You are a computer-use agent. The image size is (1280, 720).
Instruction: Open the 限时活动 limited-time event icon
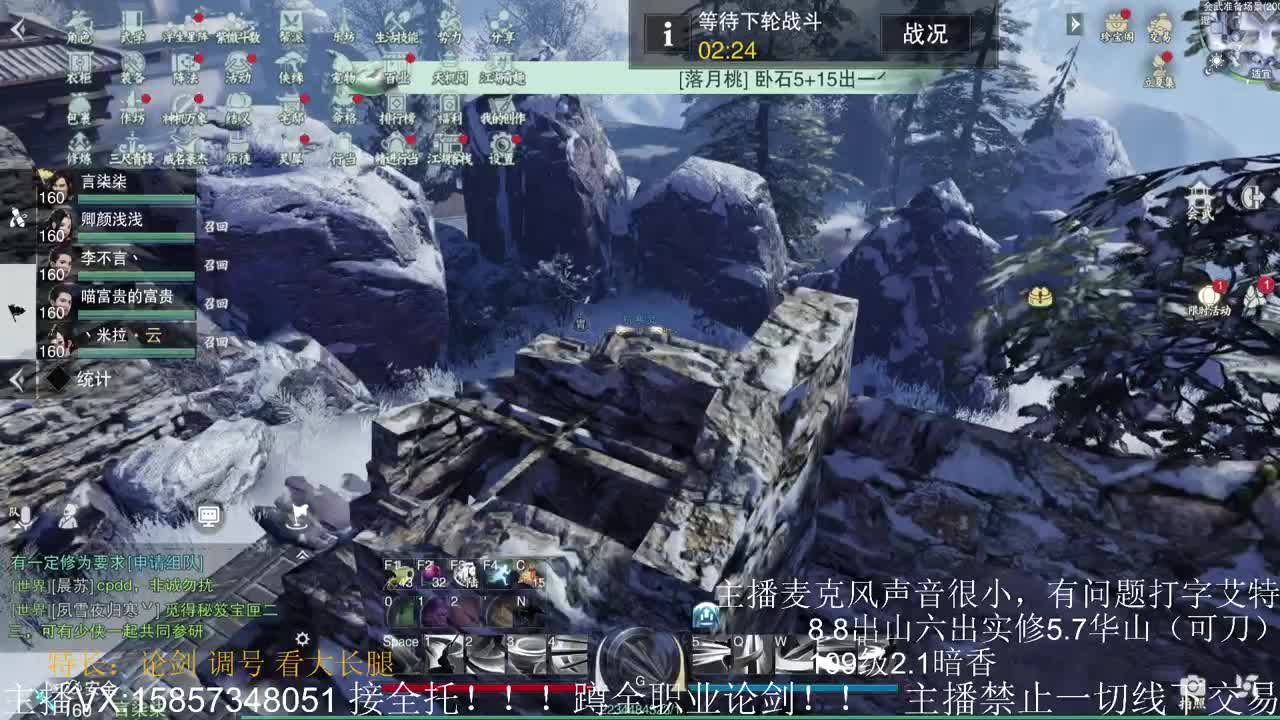tap(1208, 295)
